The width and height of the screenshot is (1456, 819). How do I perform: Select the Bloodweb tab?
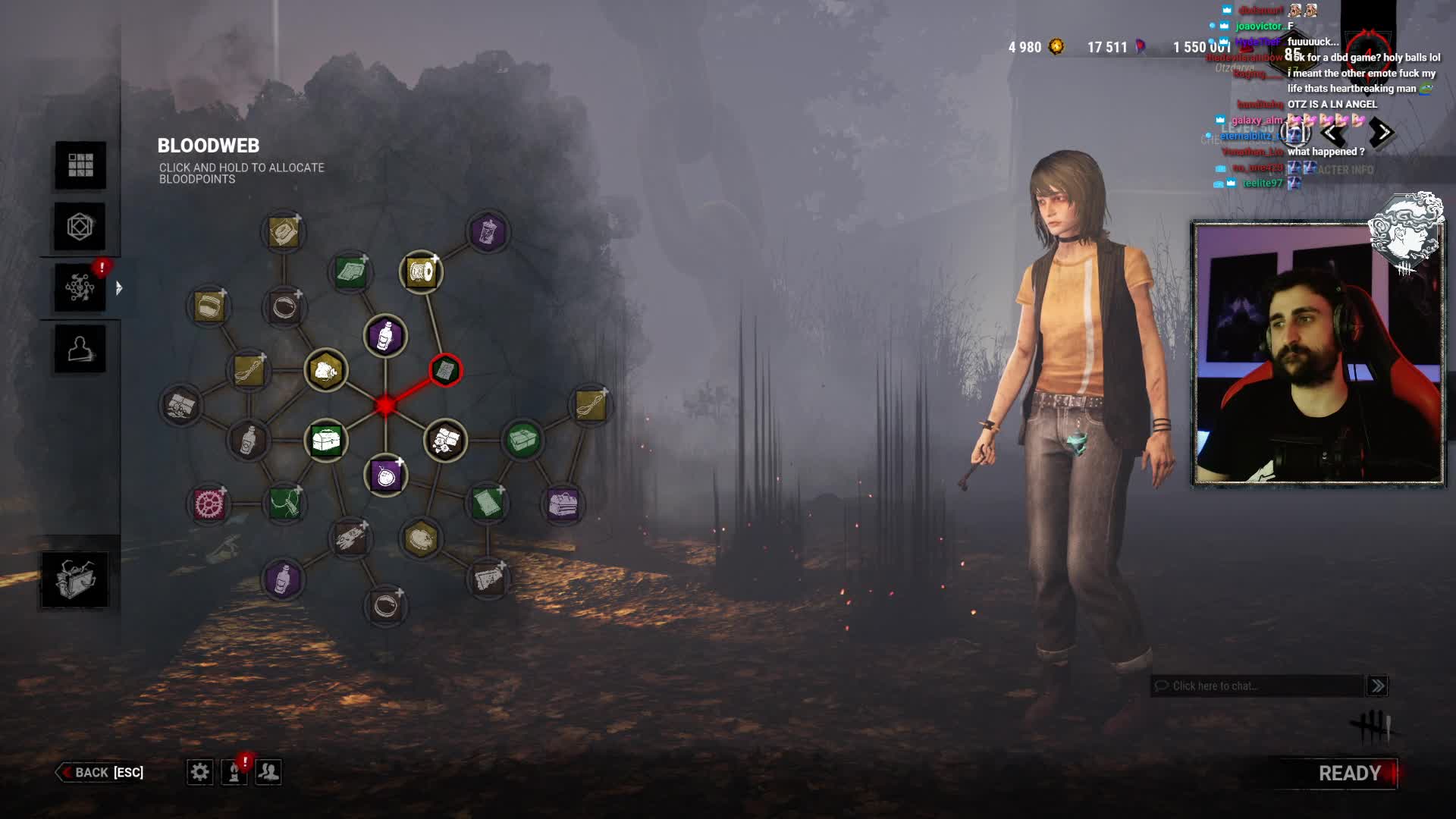point(80,287)
